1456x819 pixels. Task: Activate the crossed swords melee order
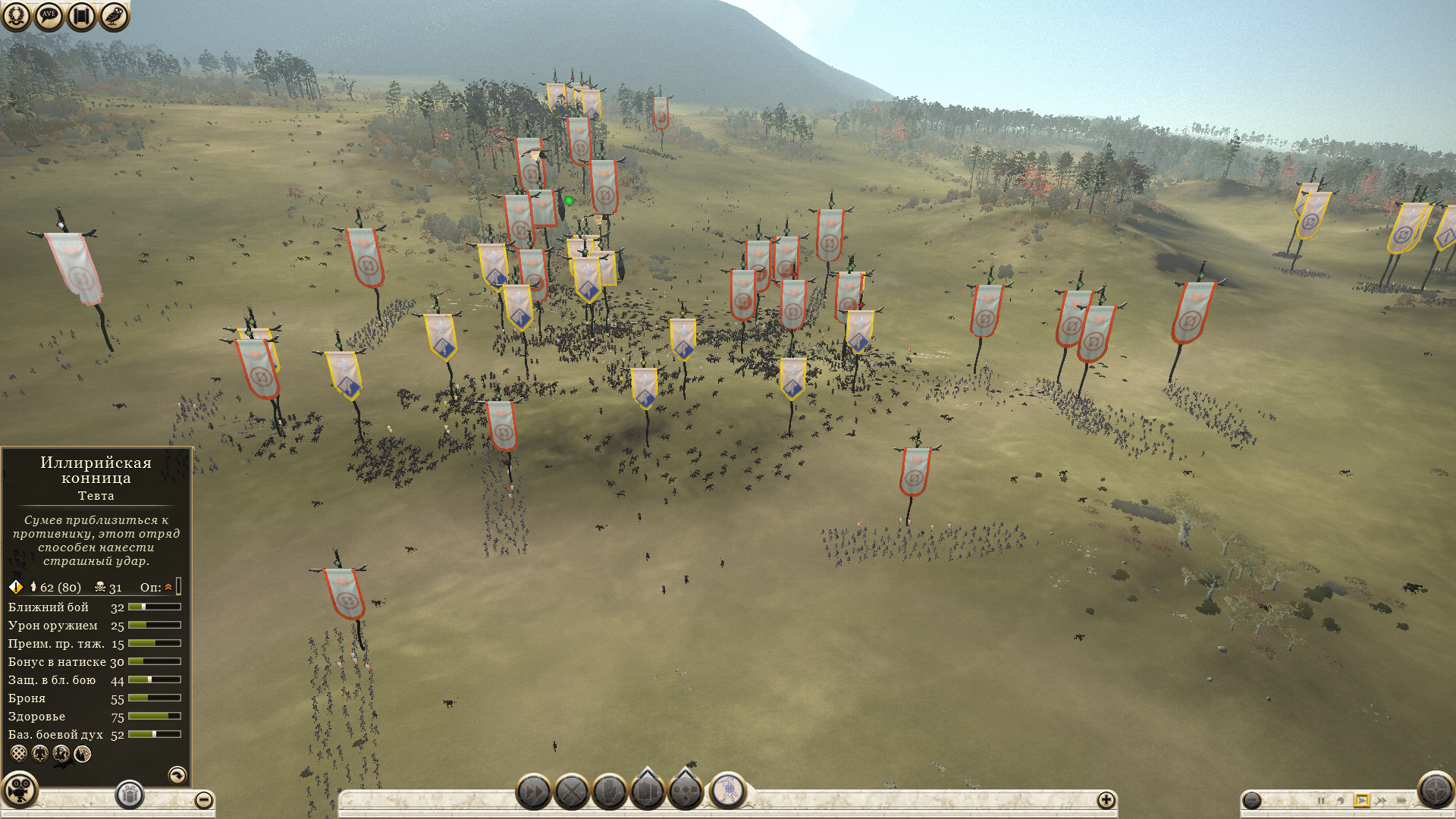point(572,793)
